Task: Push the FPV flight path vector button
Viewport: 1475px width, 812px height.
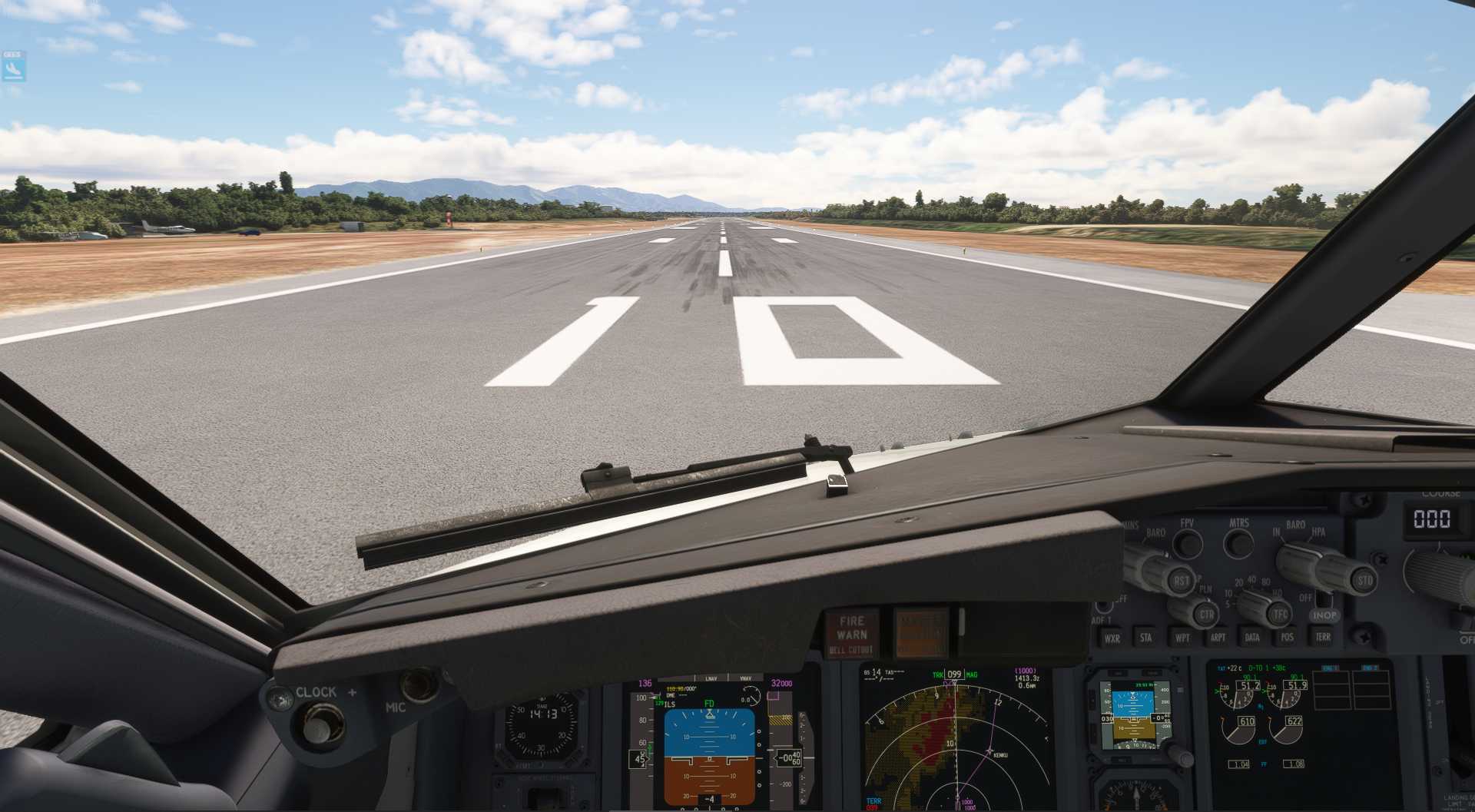Action: pyautogui.click(x=1188, y=544)
